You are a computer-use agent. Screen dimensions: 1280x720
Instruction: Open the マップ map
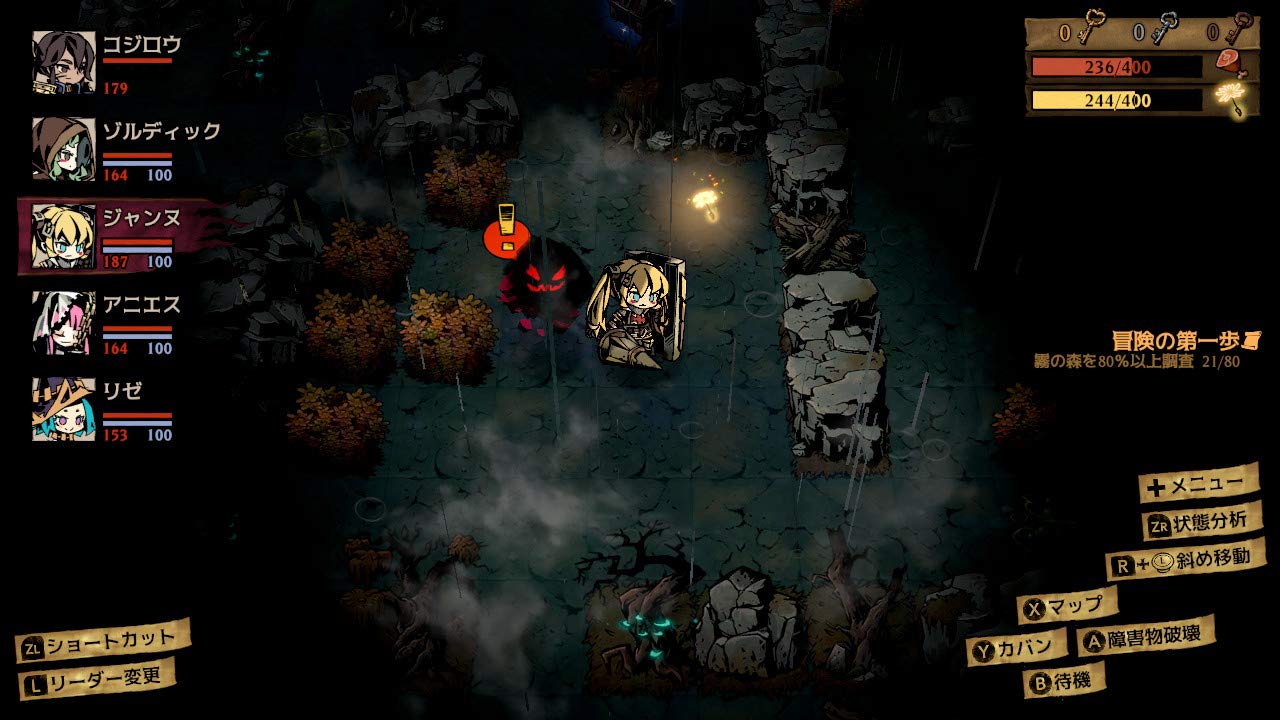(1067, 605)
